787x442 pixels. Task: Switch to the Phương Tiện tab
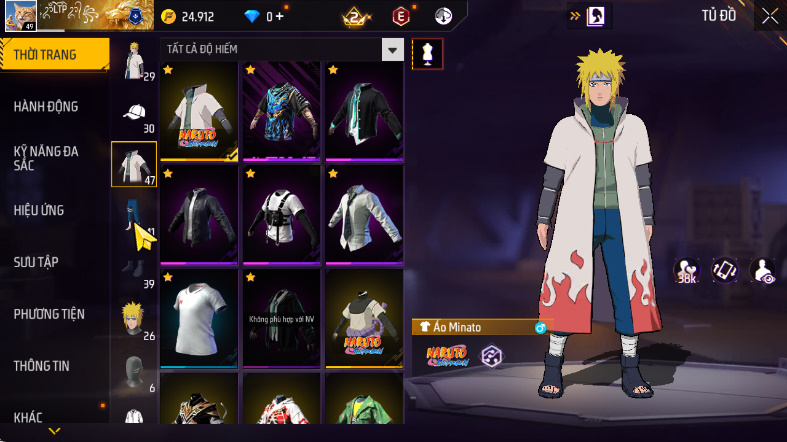click(49, 314)
